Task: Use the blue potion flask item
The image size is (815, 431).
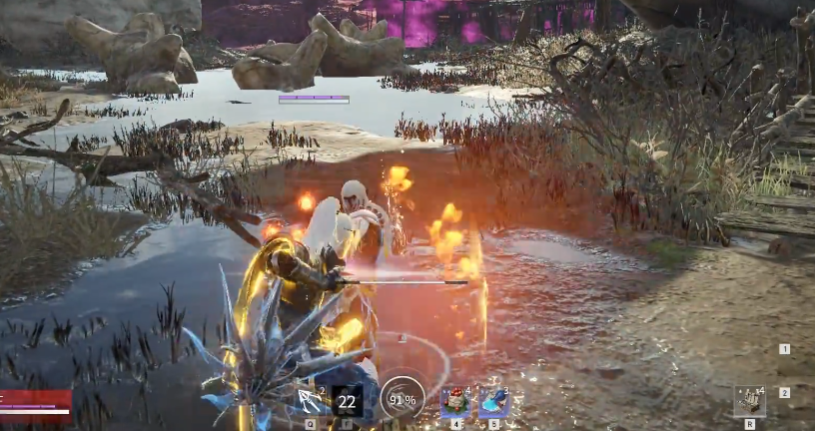Action: (x=494, y=402)
